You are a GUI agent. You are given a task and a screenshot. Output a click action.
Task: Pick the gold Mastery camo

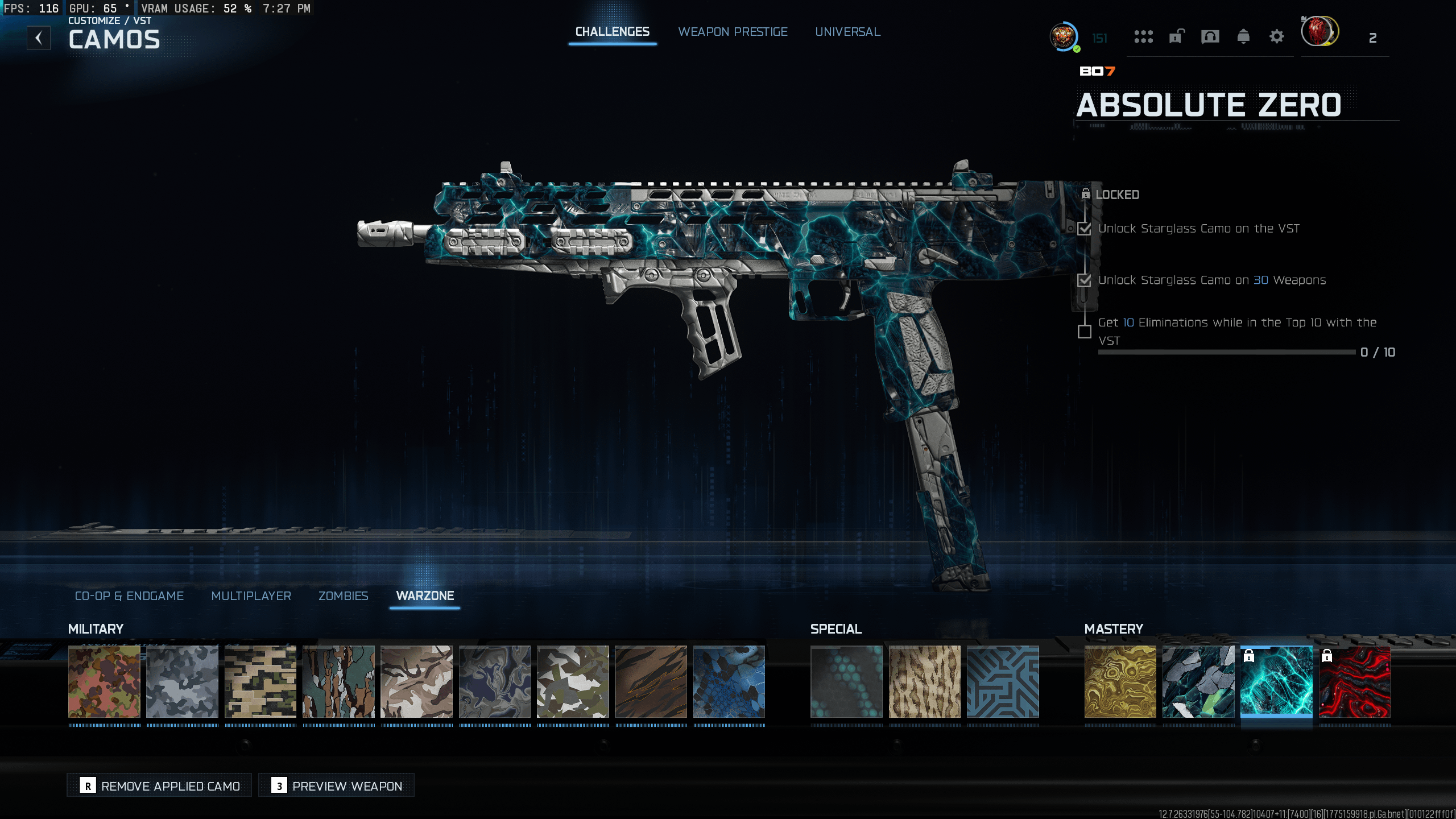point(1120,681)
